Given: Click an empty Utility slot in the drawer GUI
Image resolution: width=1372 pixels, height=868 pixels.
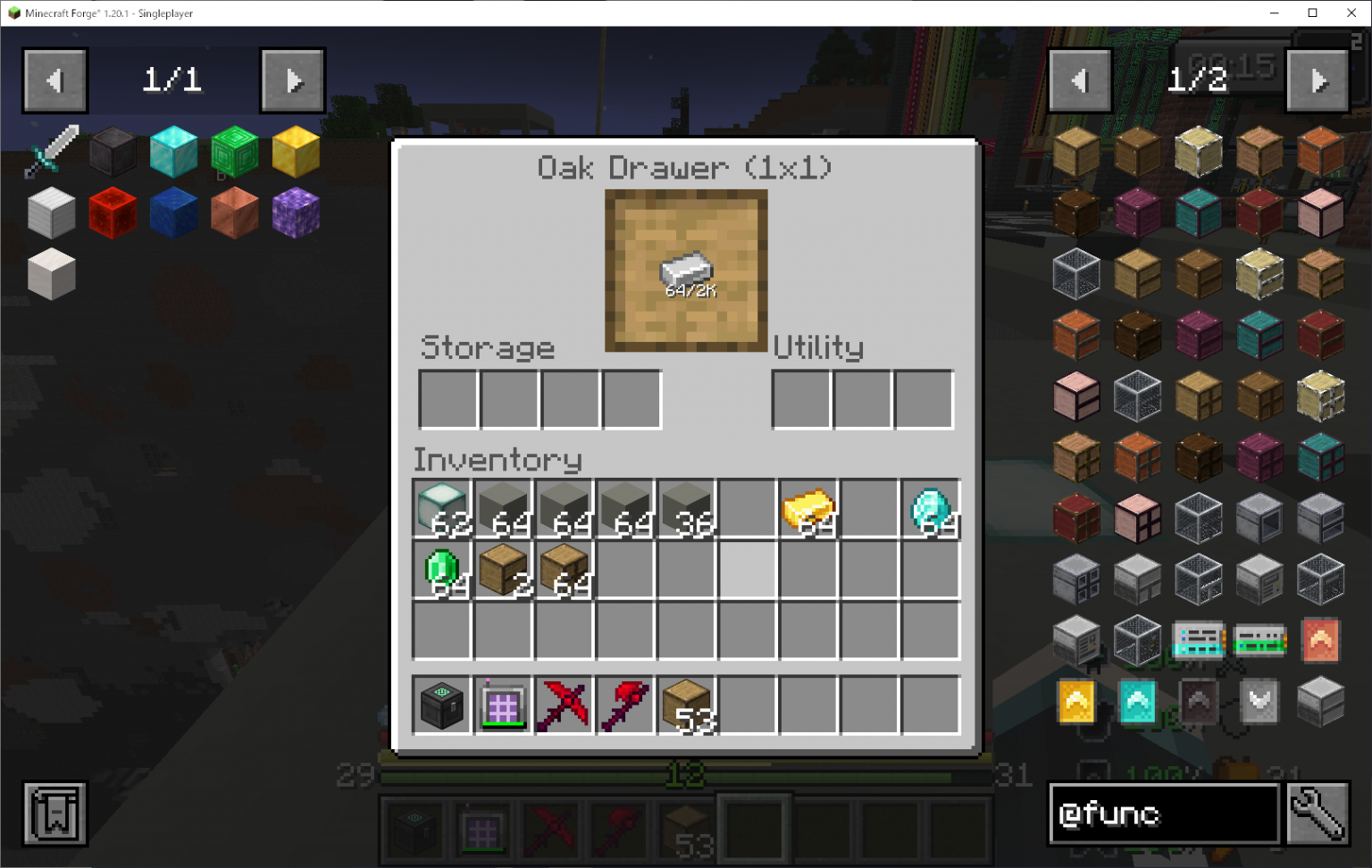Looking at the screenshot, I should tap(802, 399).
